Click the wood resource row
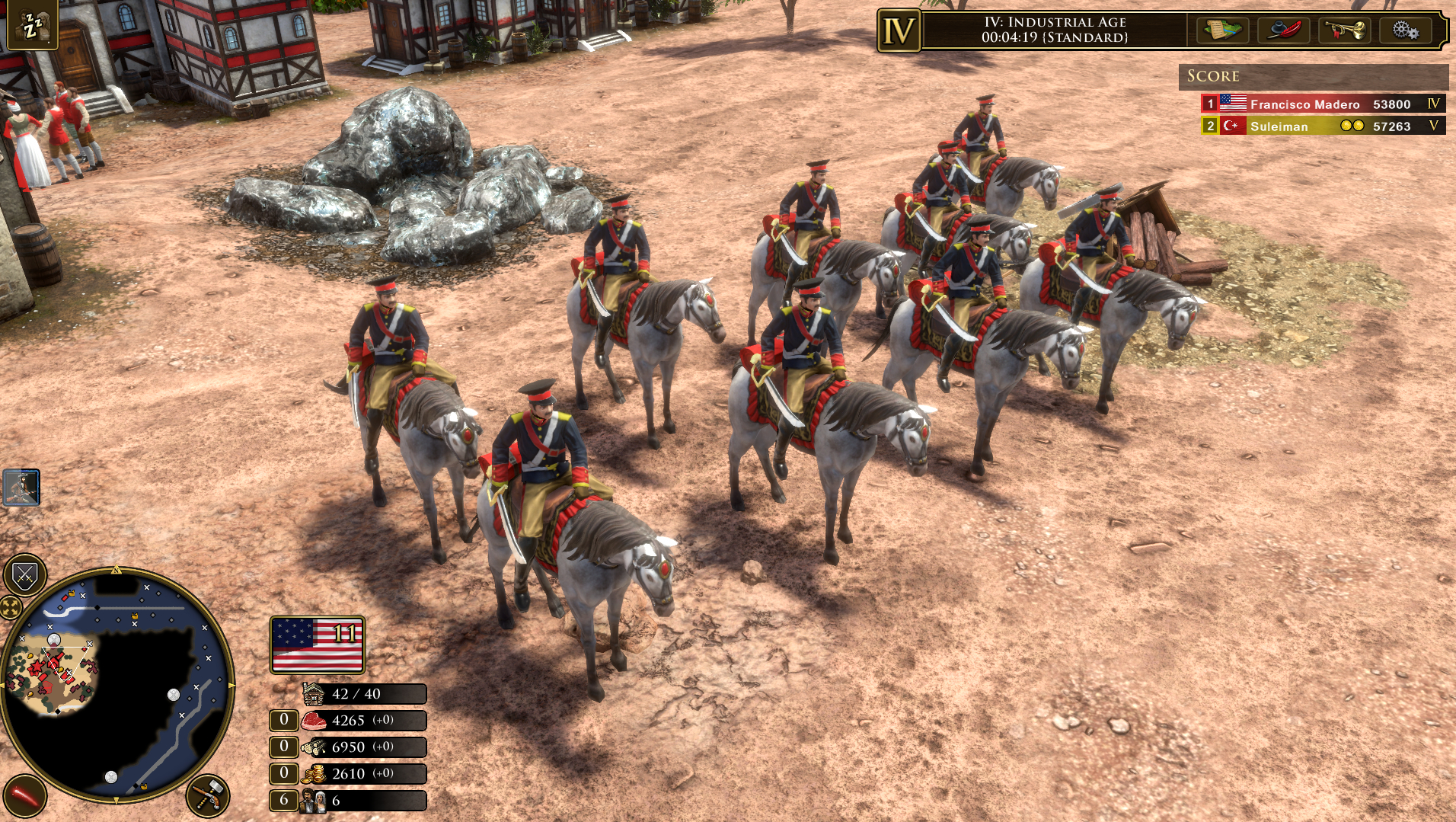1456x822 pixels. 362,747
